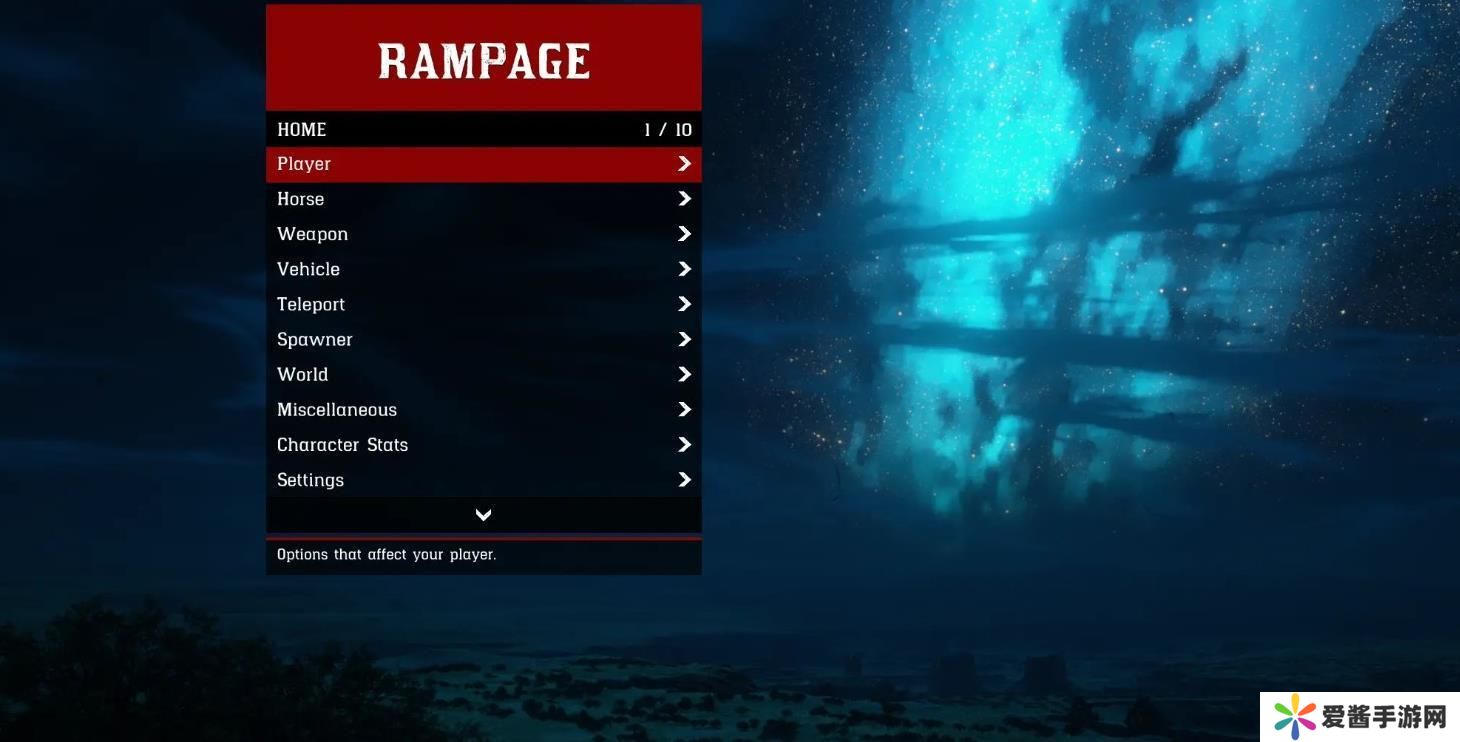Select the Weapon menu entry

(483, 234)
